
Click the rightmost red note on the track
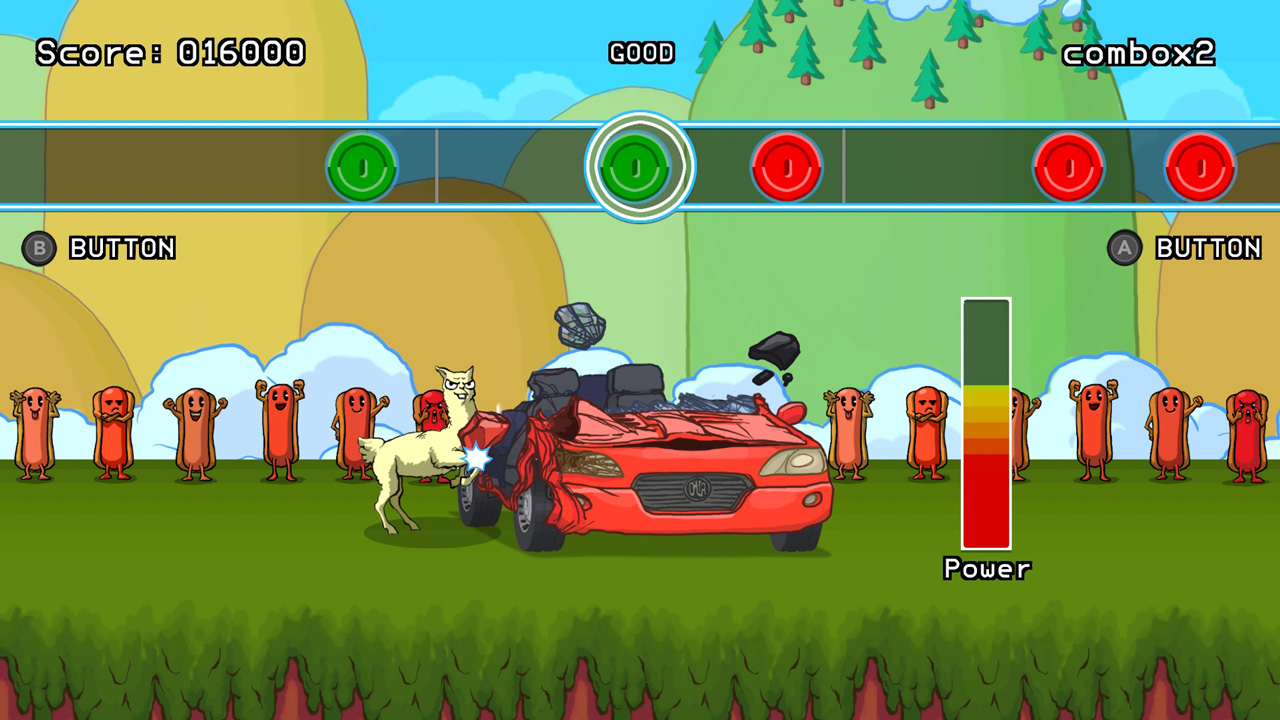click(1200, 166)
